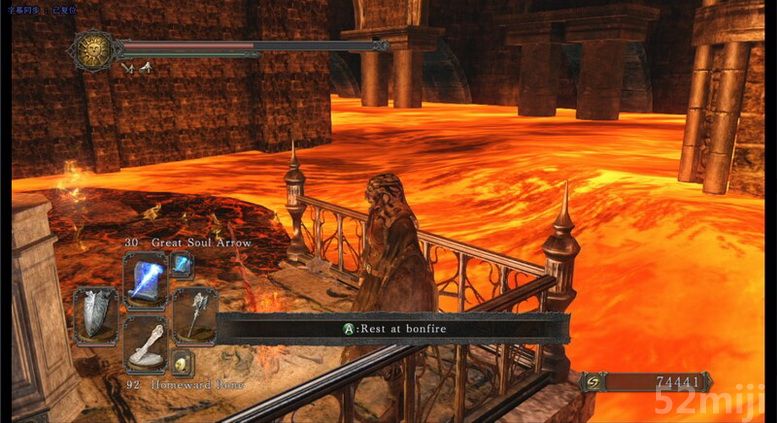Viewport: 777px width, 423px height.
Task: Choose the halberd right-hand weapon slot
Action: pos(195,315)
